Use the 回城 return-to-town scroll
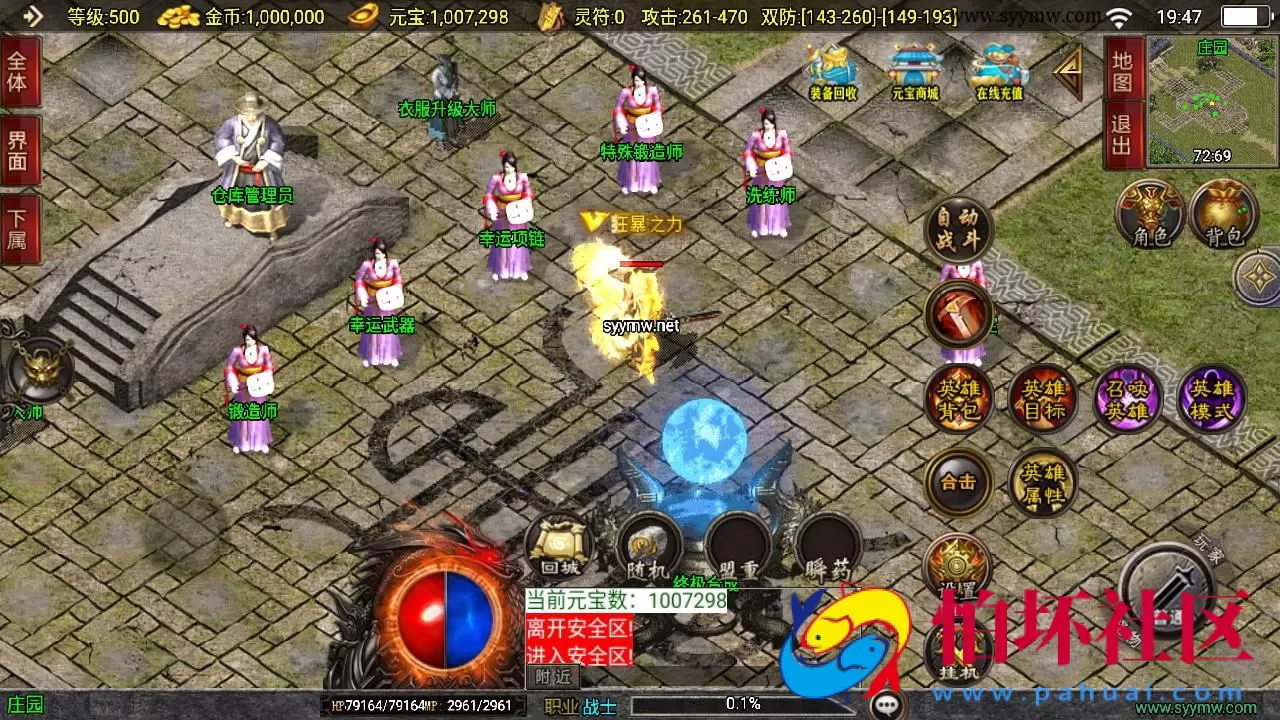This screenshot has height=720, width=1280. pyautogui.click(x=557, y=545)
